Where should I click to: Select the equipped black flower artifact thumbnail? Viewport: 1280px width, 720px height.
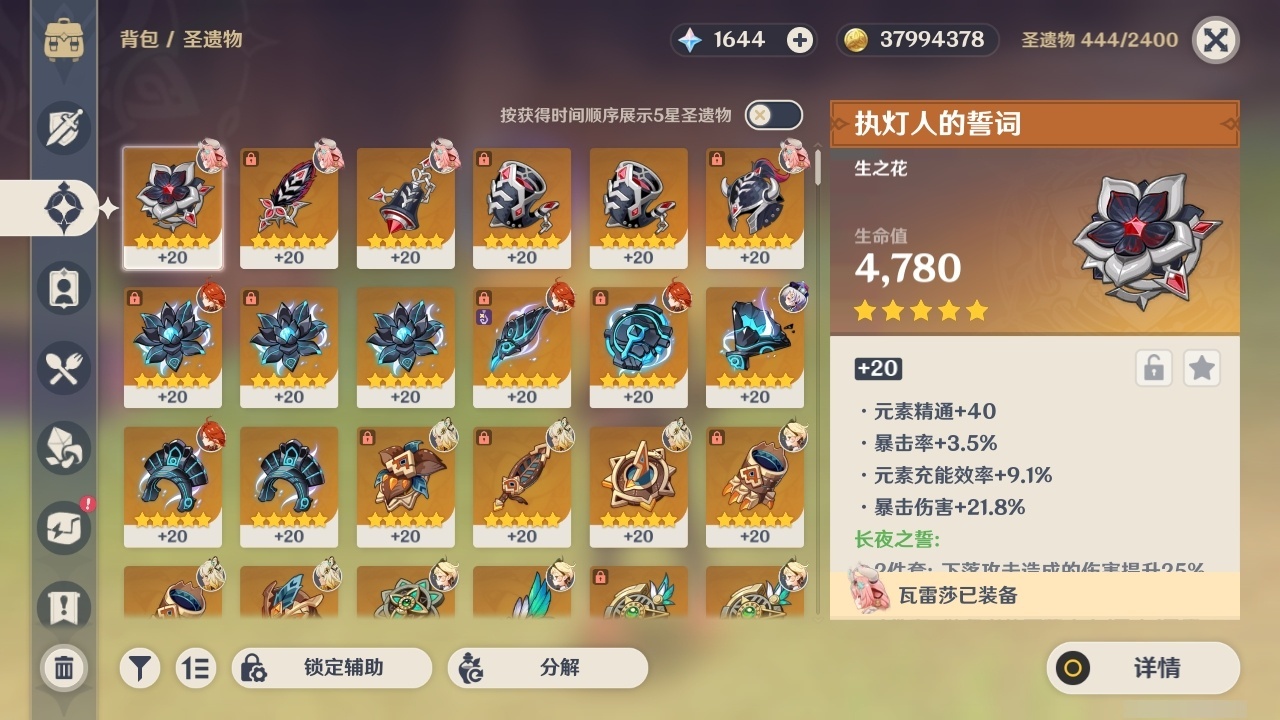coord(173,205)
